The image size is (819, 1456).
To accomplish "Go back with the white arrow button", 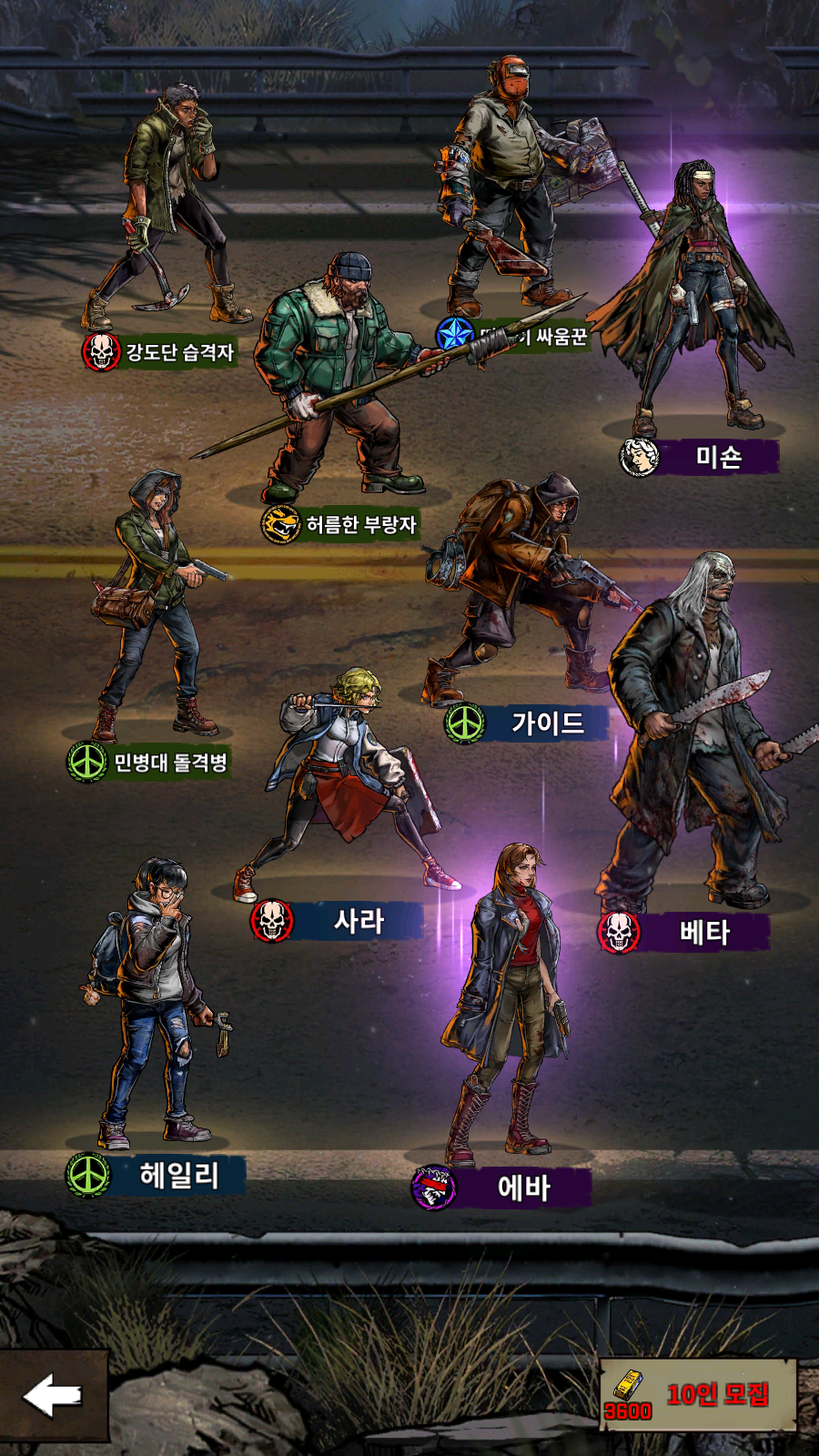I will 53,1395.
